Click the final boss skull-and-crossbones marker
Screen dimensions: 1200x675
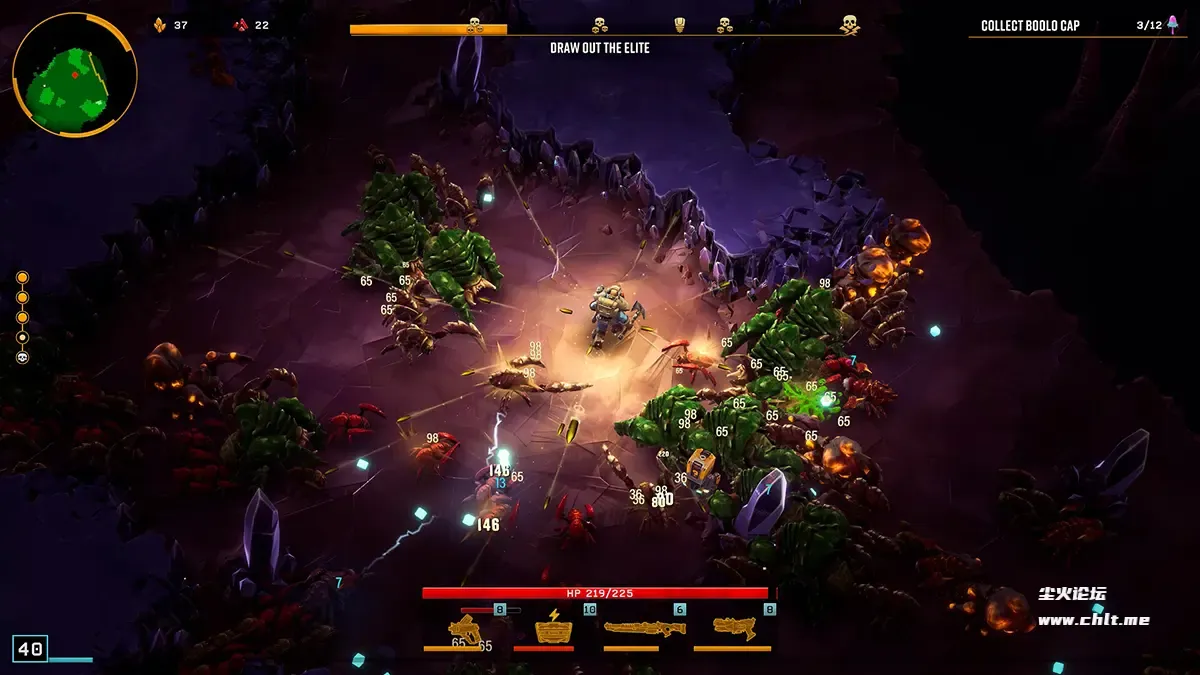click(x=850, y=24)
